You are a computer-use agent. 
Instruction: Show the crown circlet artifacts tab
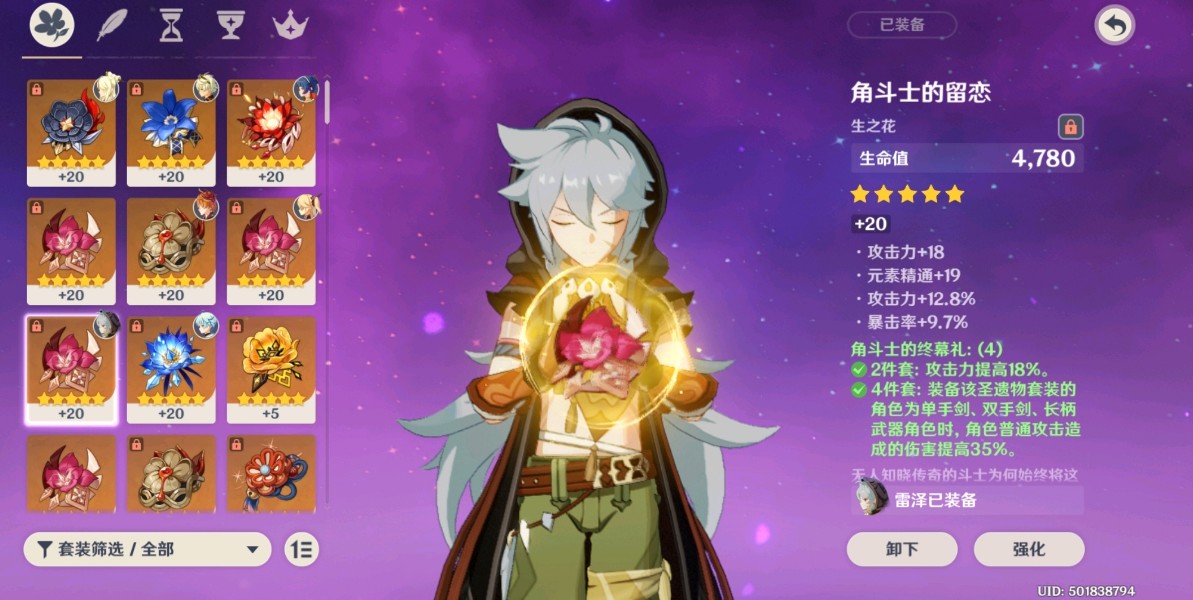(291, 26)
